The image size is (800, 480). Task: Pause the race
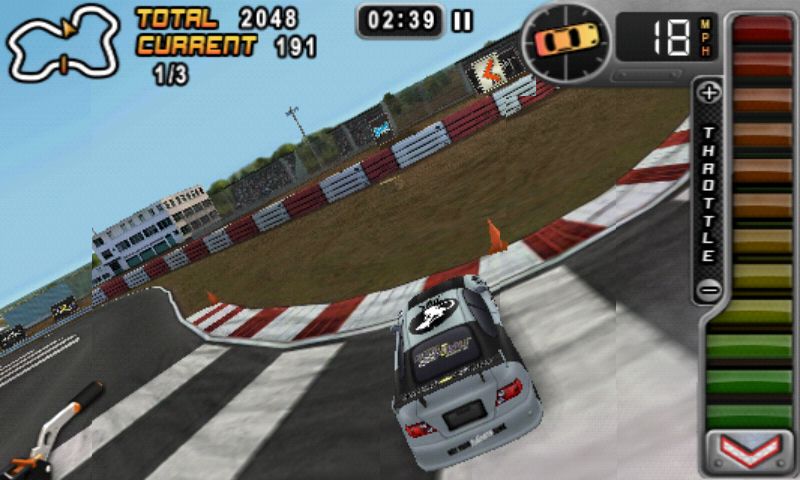tap(462, 21)
